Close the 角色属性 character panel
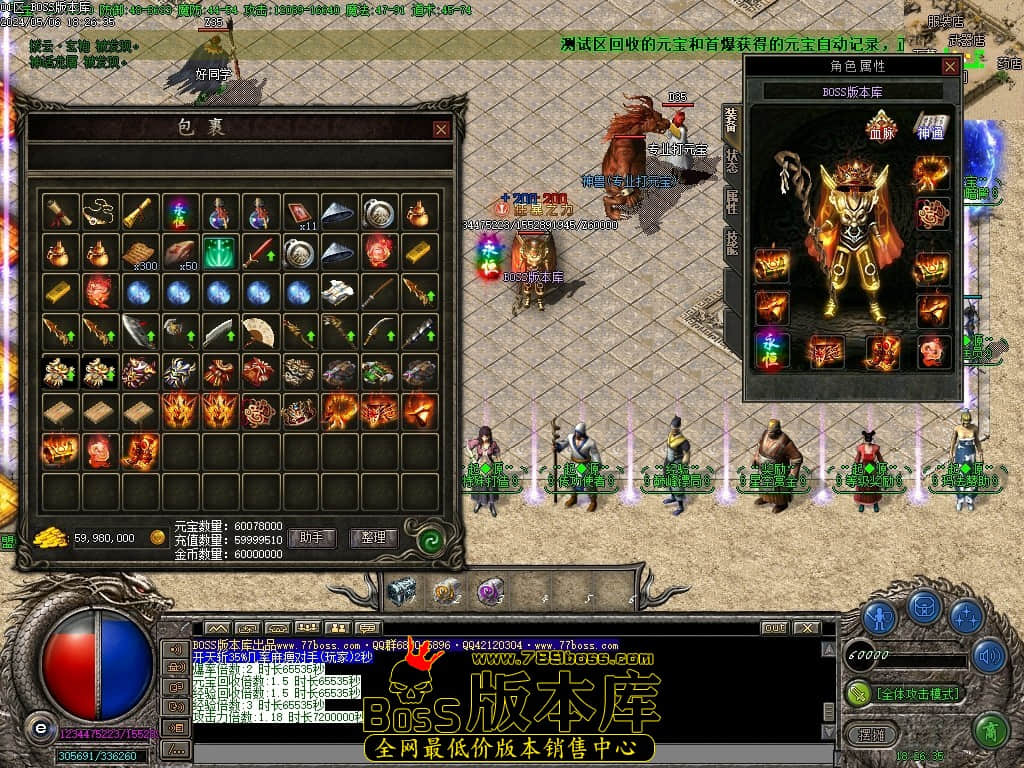The image size is (1024, 768). pyautogui.click(x=950, y=66)
